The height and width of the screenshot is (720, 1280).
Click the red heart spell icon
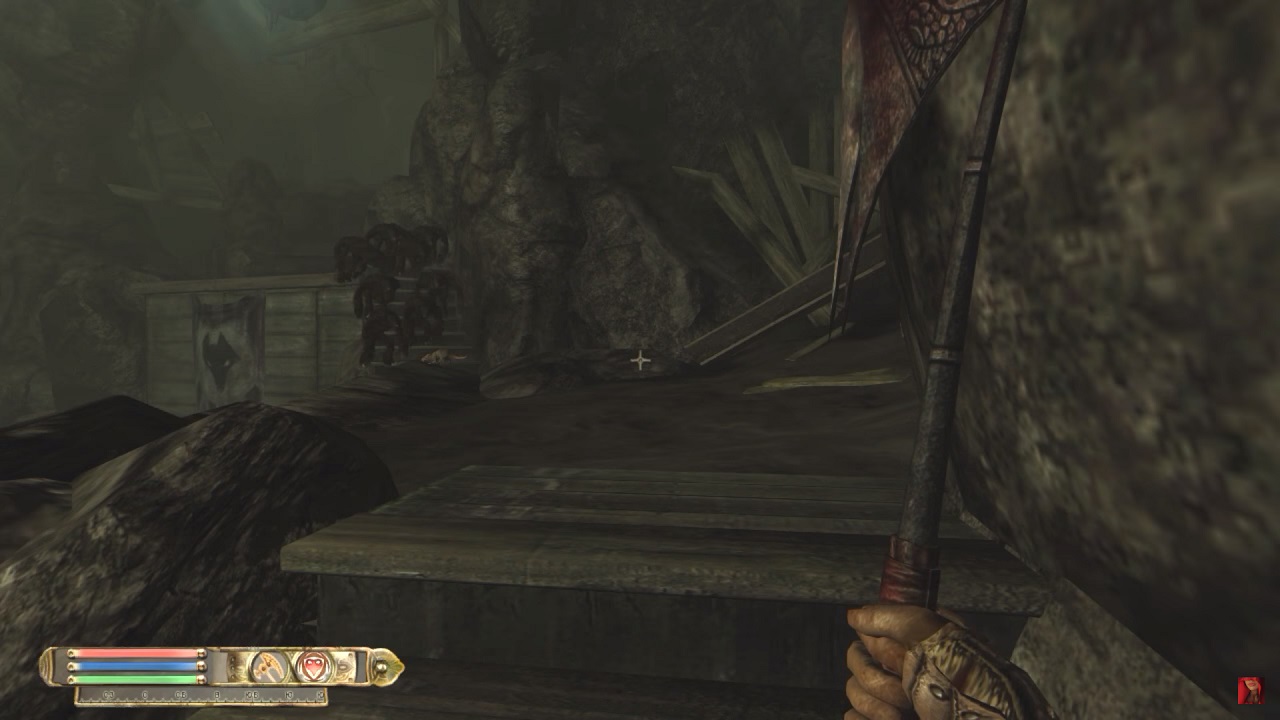pyautogui.click(x=313, y=666)
